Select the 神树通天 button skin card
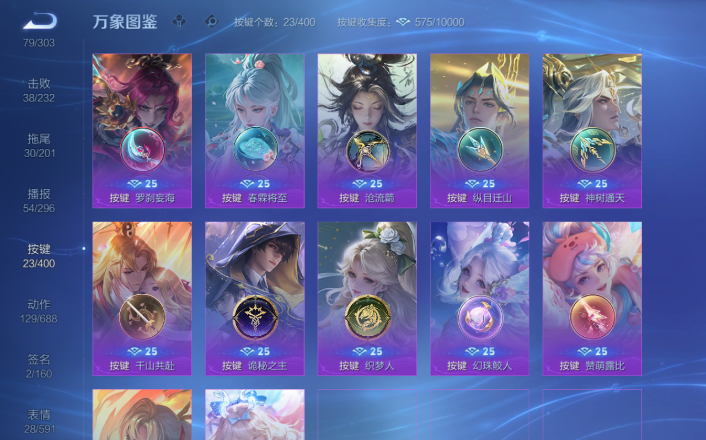 tap(592, 130)
